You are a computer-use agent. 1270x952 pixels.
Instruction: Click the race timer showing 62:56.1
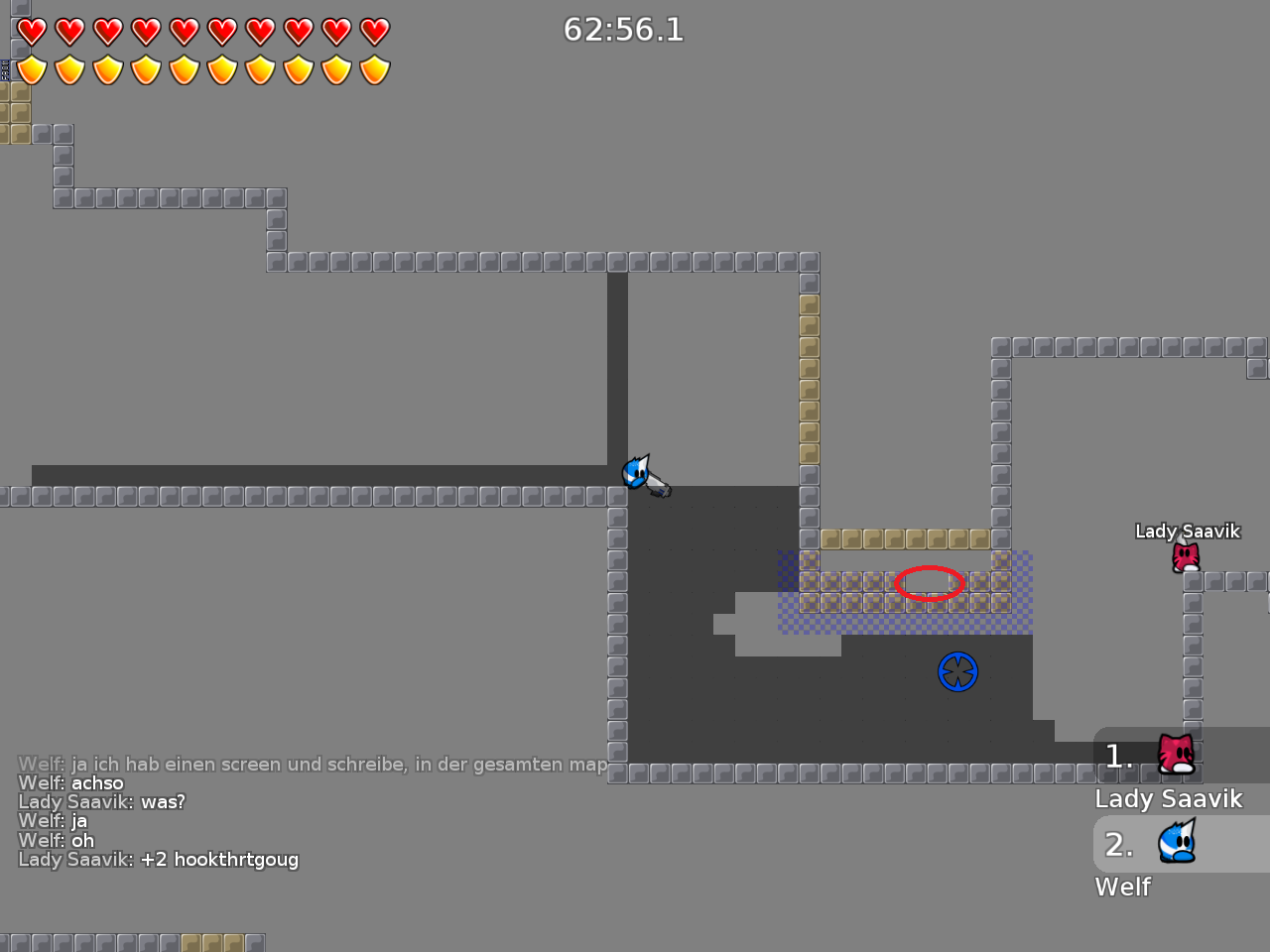coord(625,30)
